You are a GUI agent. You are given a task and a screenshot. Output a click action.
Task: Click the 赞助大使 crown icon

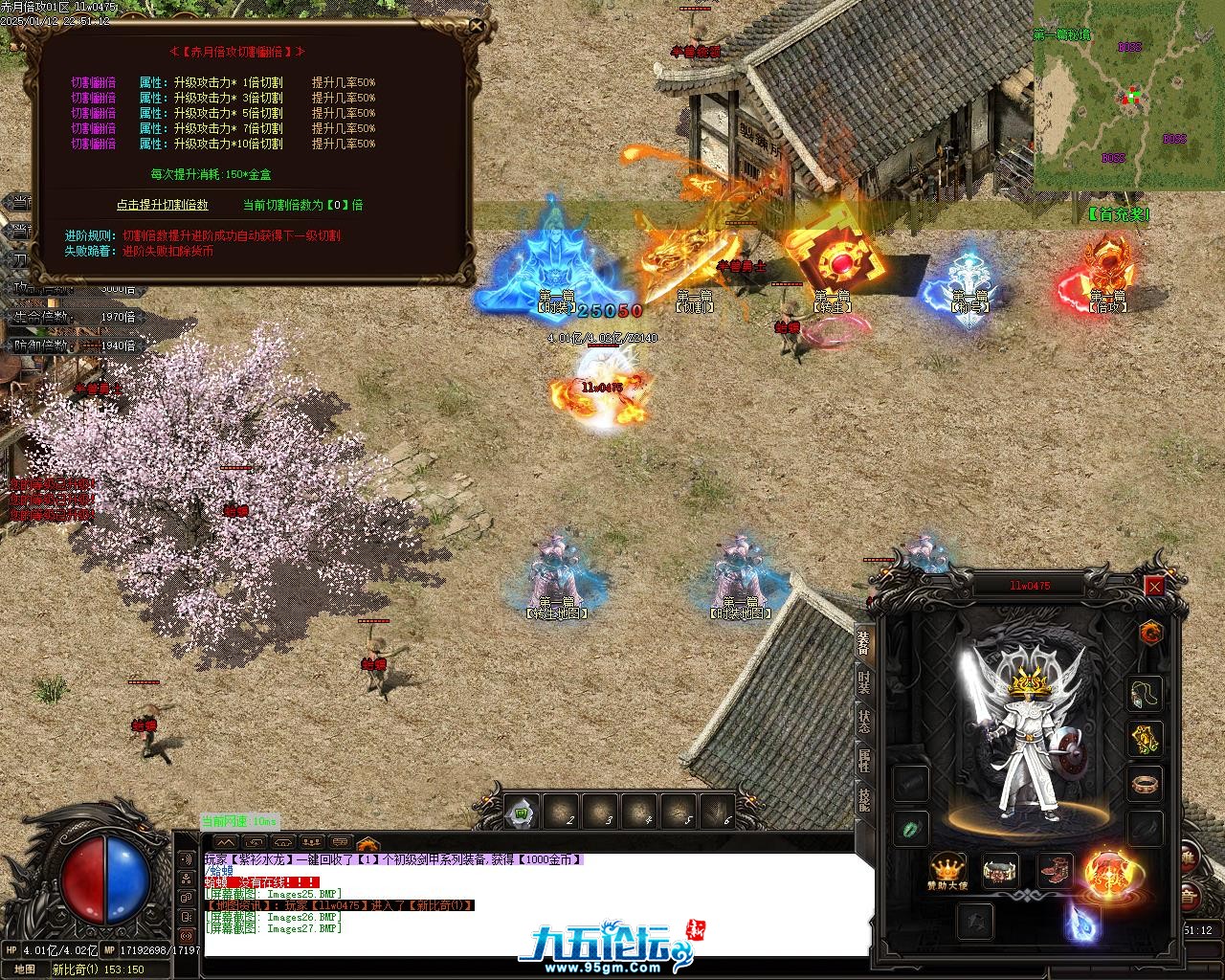[x=947, y=869]
